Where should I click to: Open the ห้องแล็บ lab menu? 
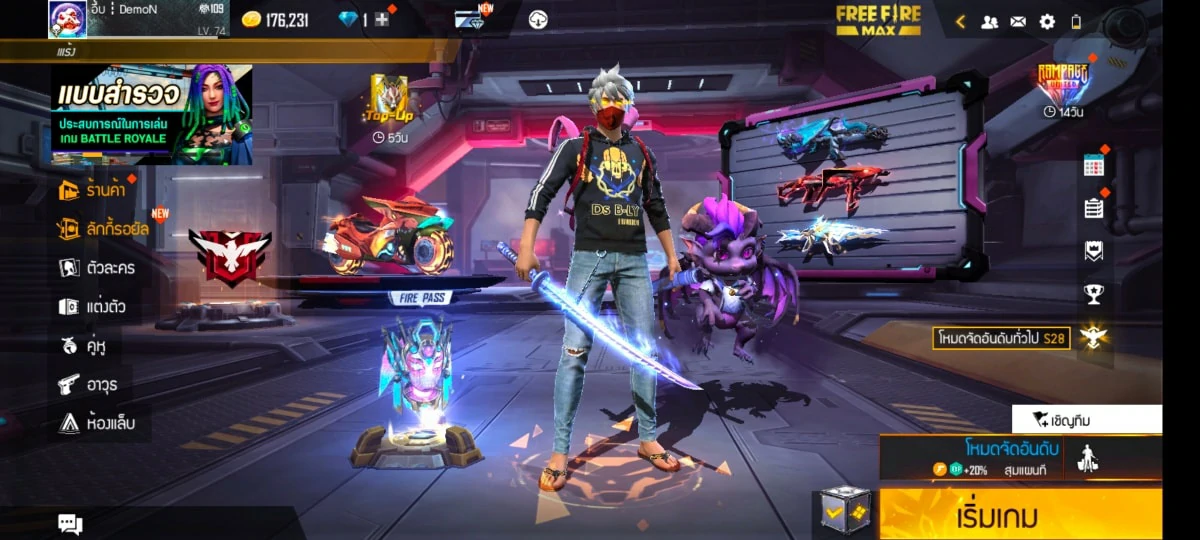point(96,423)
